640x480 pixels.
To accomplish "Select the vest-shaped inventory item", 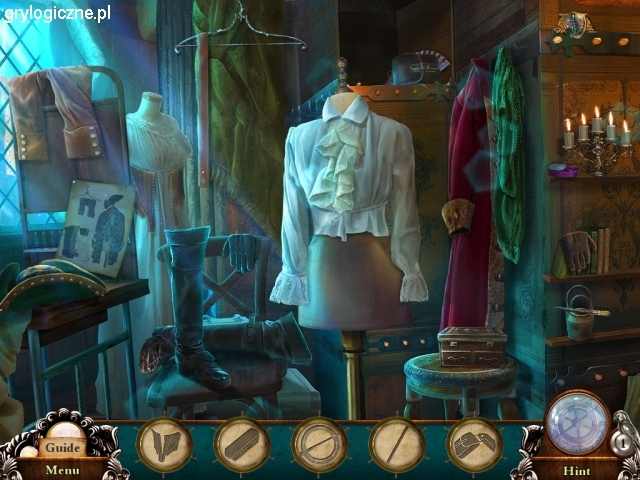I will (x=163, y=443).
